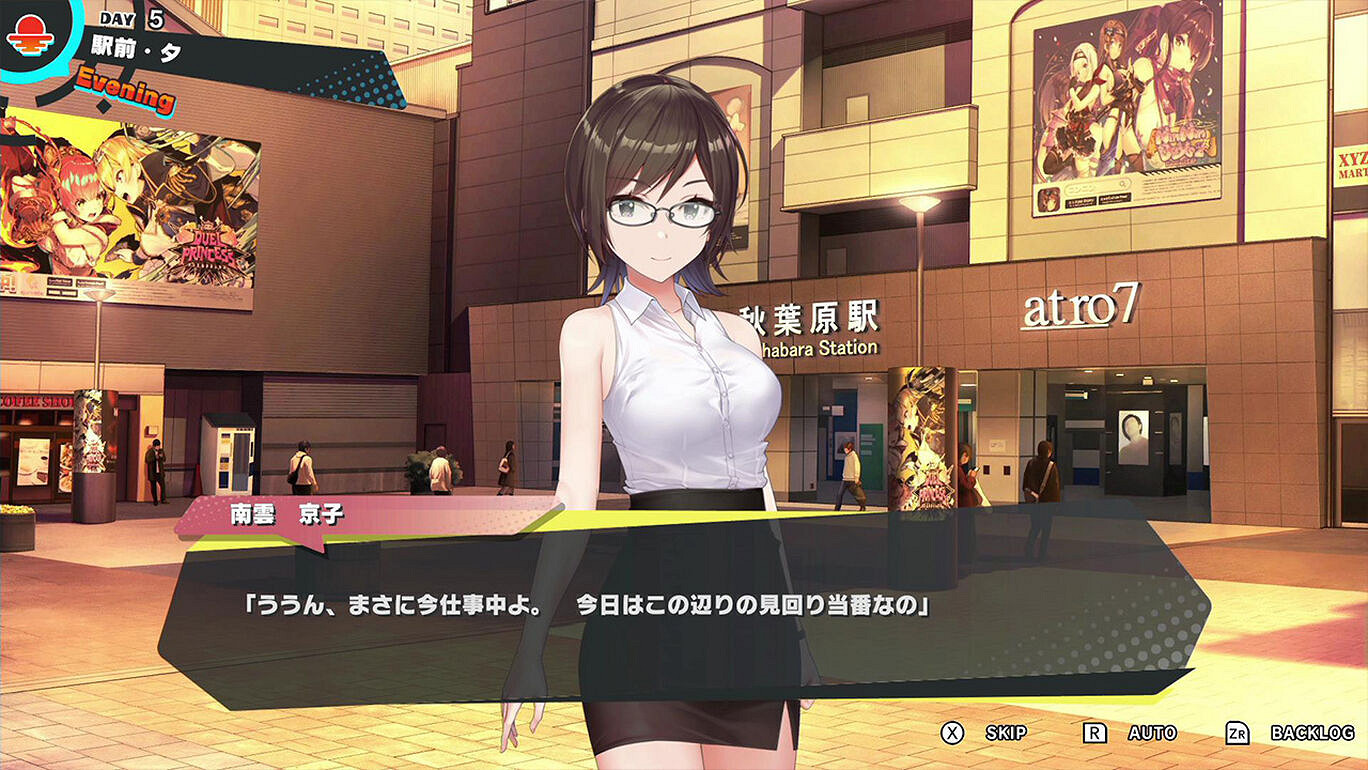The image size is (1368, 770).
Task: Select the BACKLOG label text
Action: tap(1311, 732)
